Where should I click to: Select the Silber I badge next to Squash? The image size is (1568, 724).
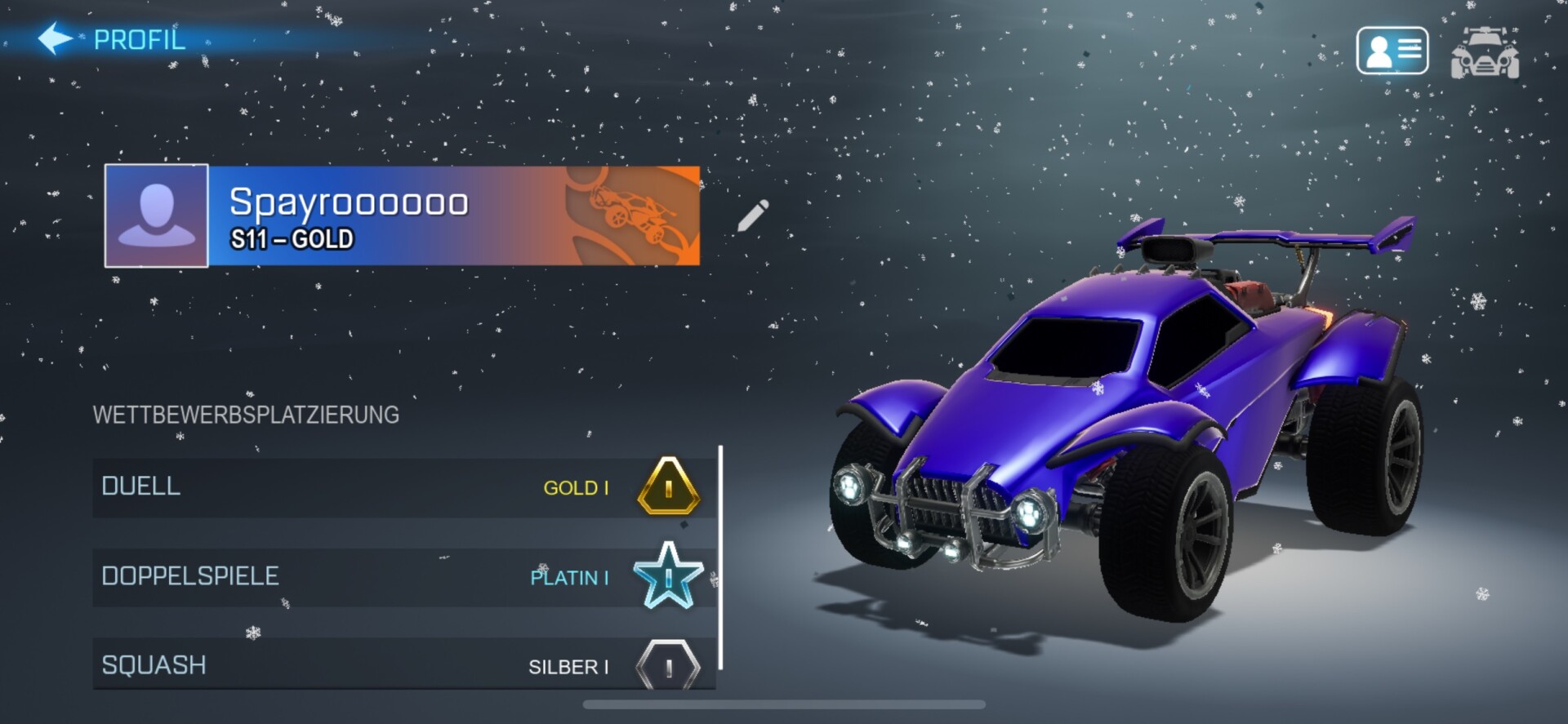point(668,666)
